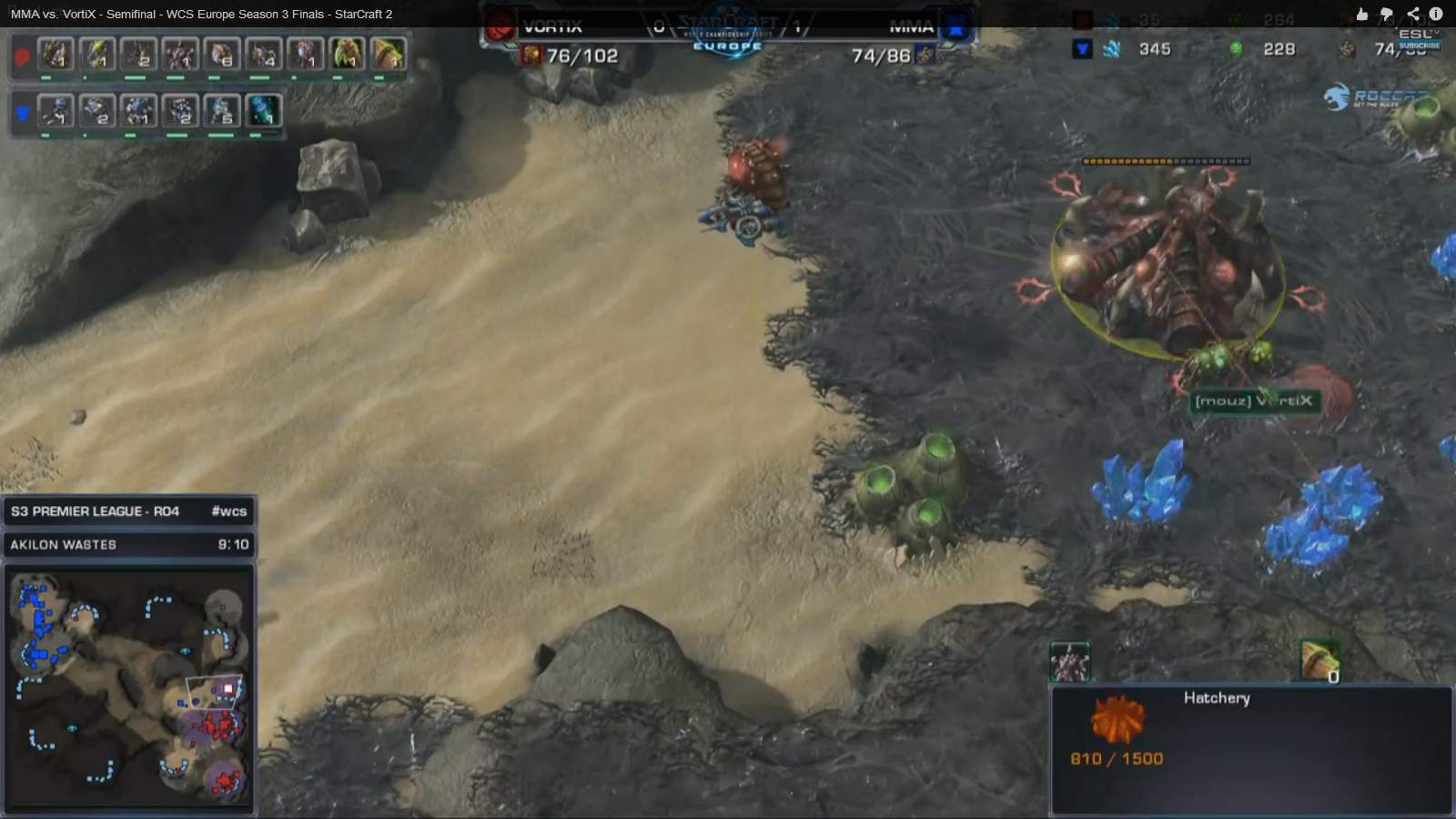Subscribe to the ESL TV channel
Screen dimensions: 1456x819
click(x=1420, y=45)
